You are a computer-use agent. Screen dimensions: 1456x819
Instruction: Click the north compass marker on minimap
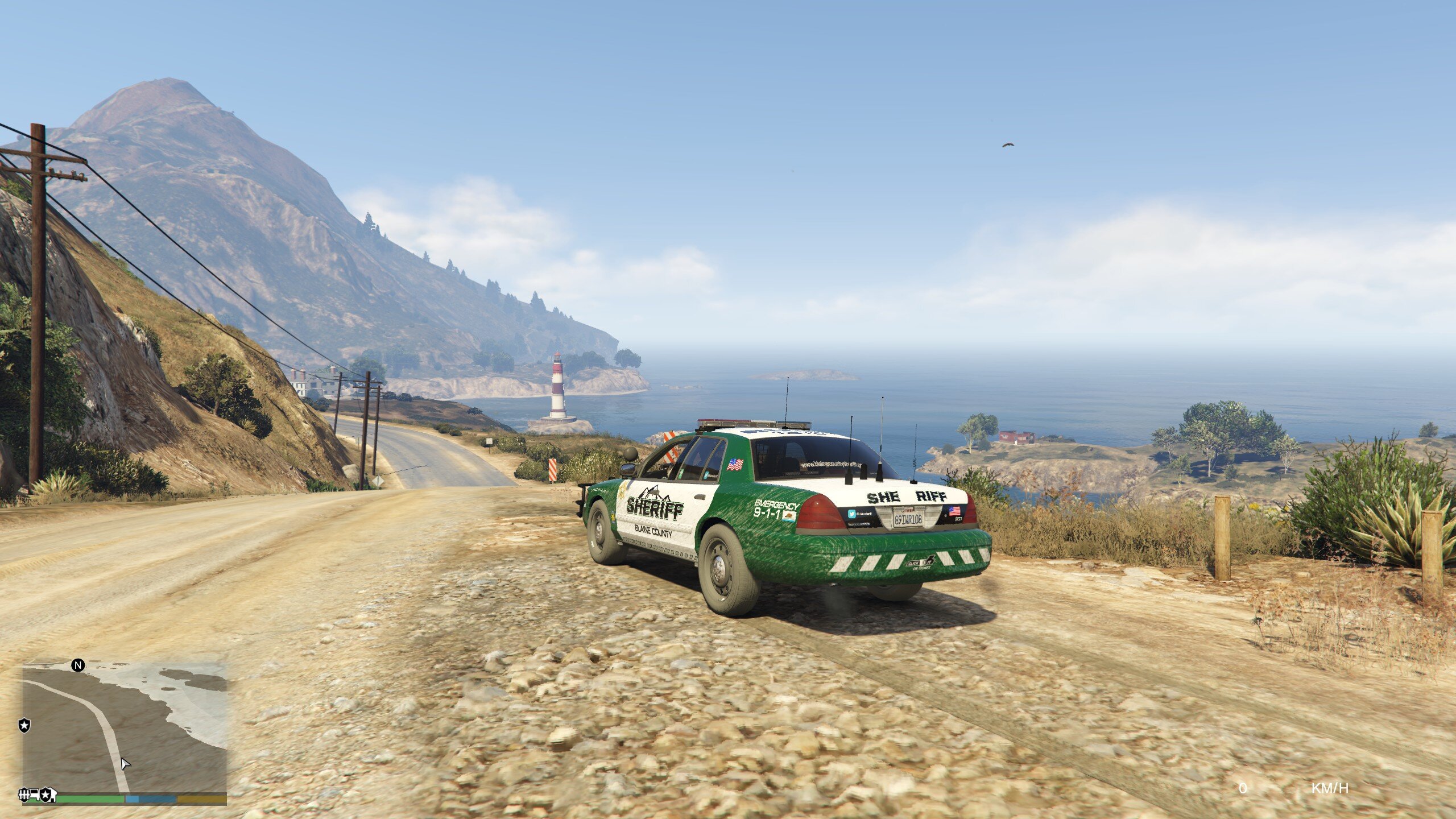(78, 665)
